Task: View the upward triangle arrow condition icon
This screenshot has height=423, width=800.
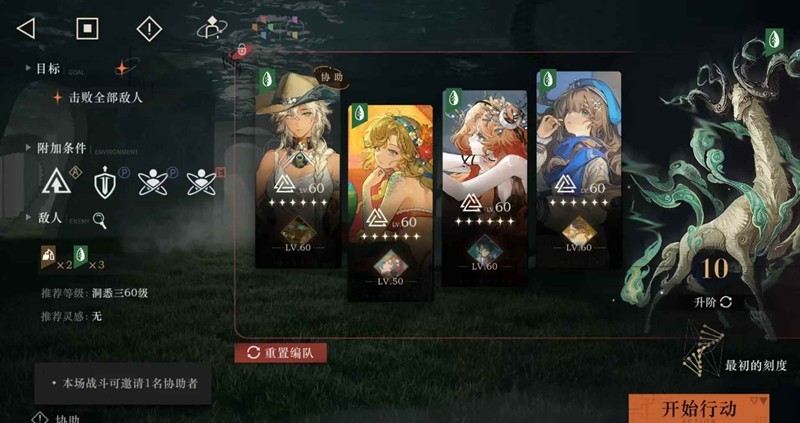Action: click(57, 182)
